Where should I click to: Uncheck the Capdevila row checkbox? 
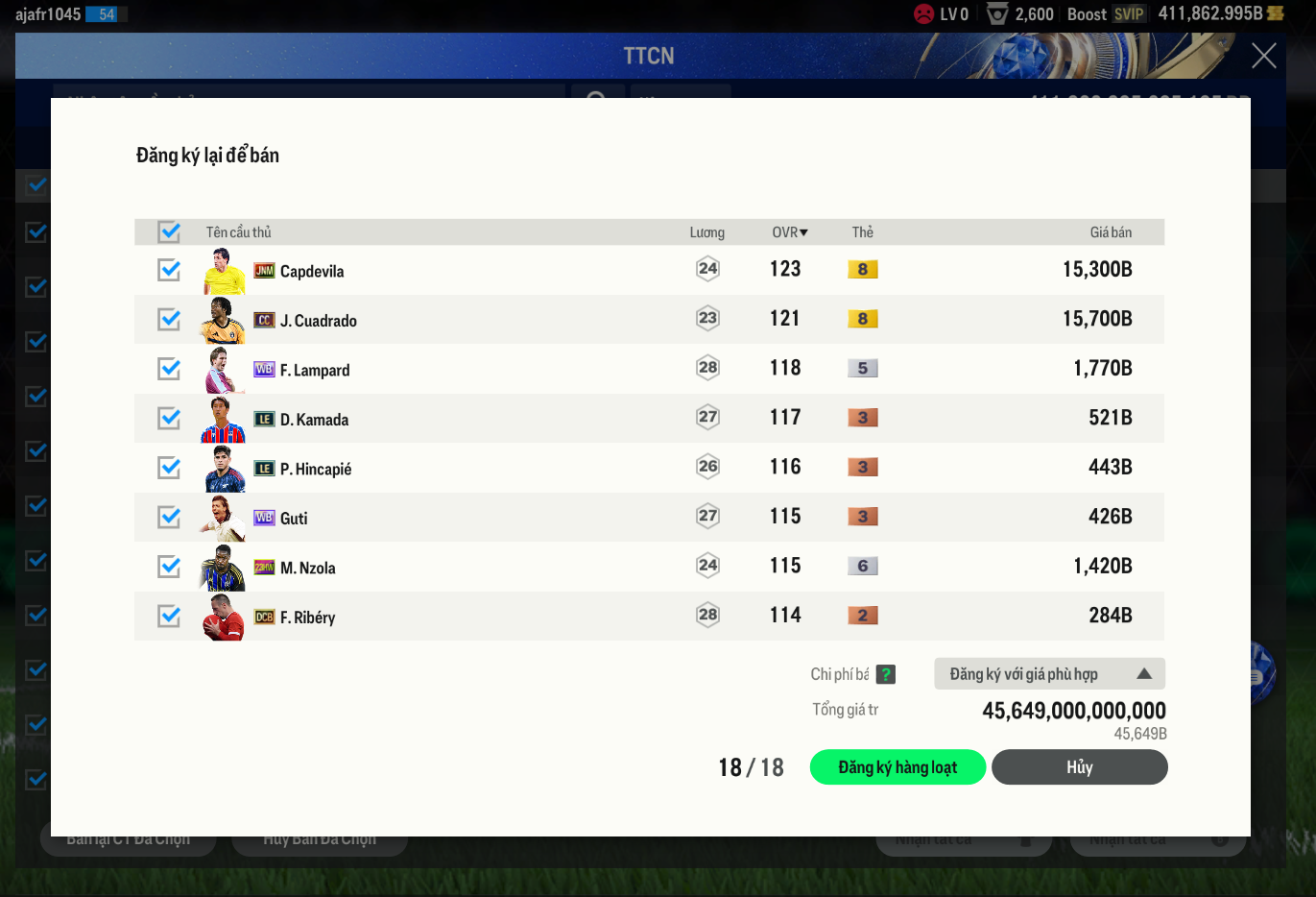[170, 270]
